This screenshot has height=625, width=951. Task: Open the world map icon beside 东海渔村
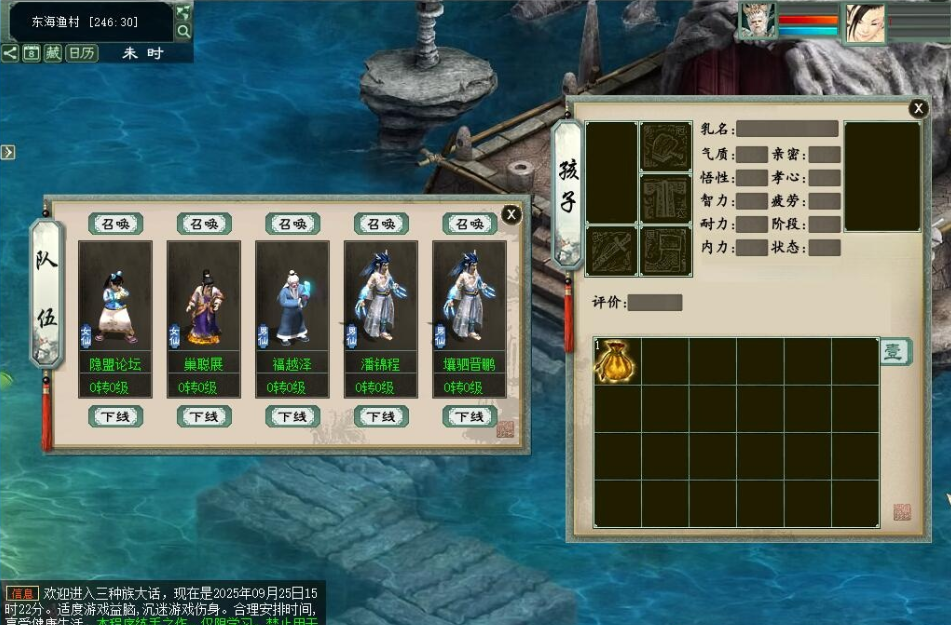coord(183,12)
